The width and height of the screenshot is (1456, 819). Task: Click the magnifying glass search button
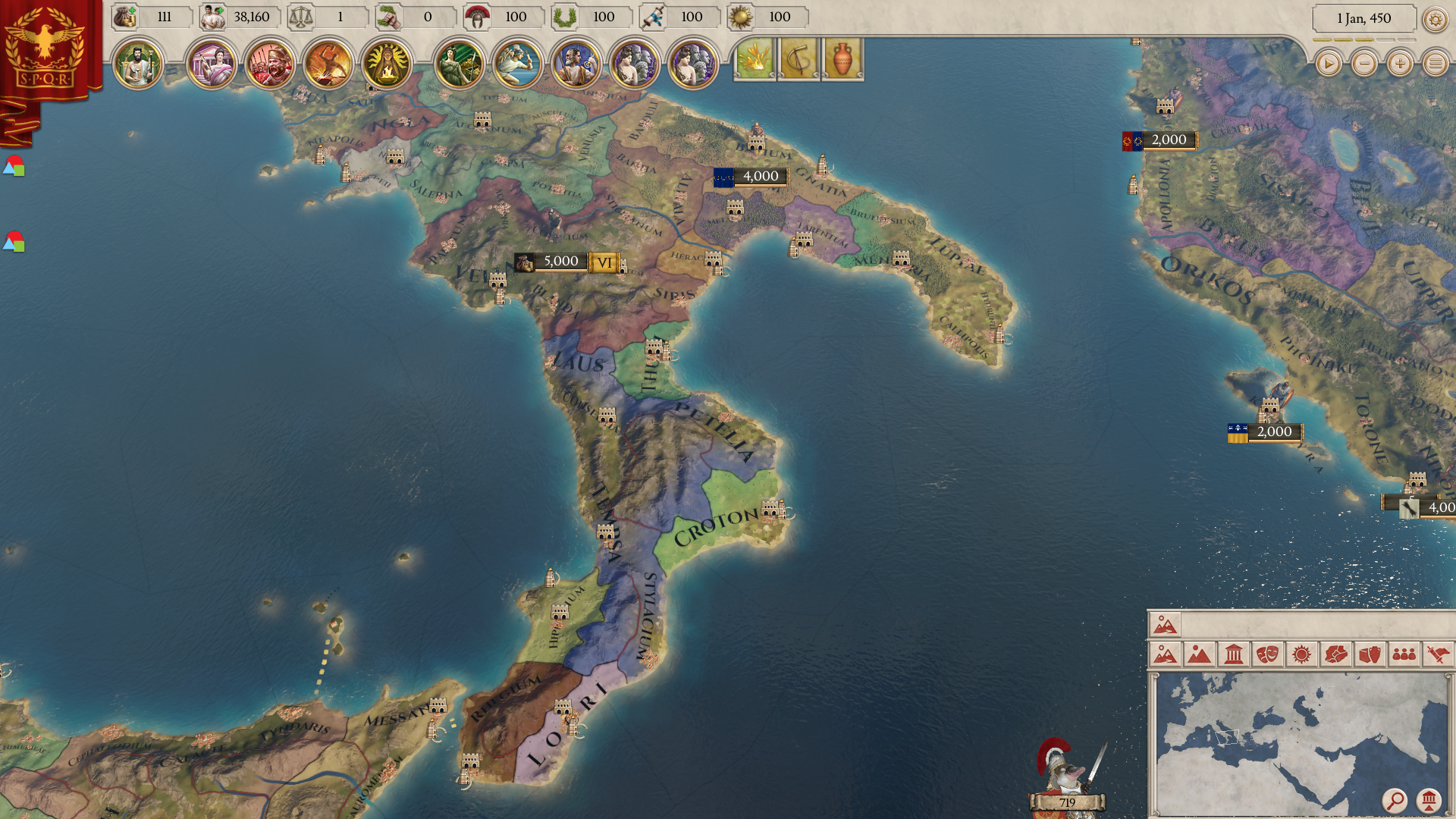tap(1394, 800)
